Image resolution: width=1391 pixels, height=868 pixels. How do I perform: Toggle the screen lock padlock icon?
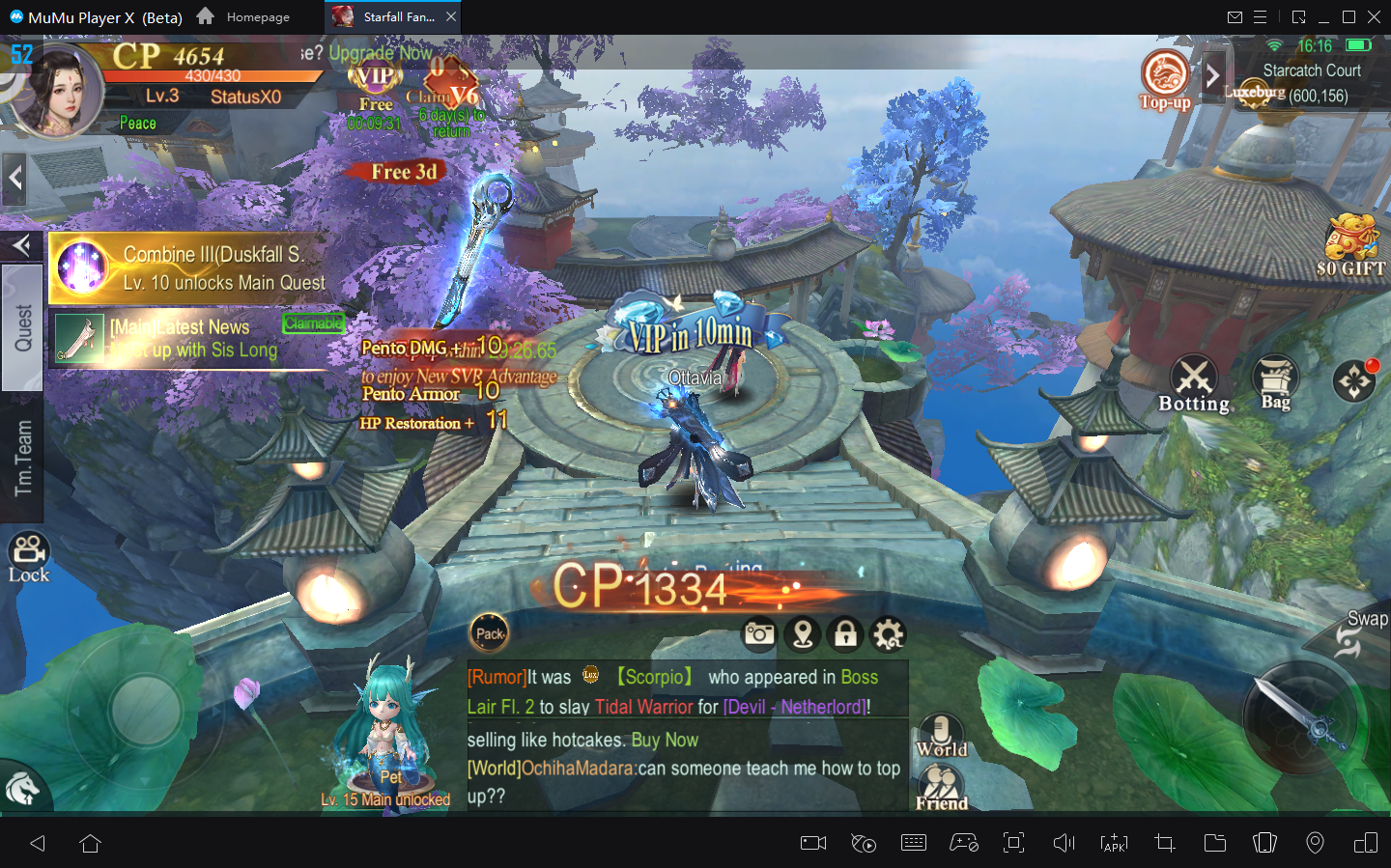(845, 634)
